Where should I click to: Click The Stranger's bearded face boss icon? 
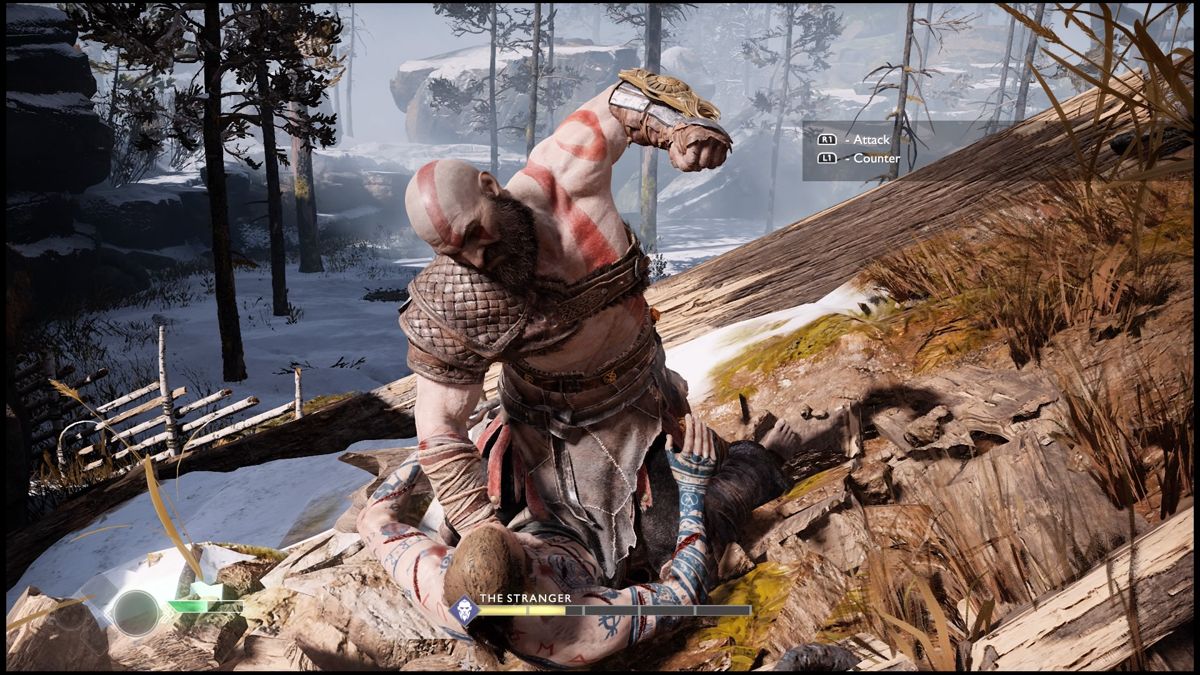(464, 610)
